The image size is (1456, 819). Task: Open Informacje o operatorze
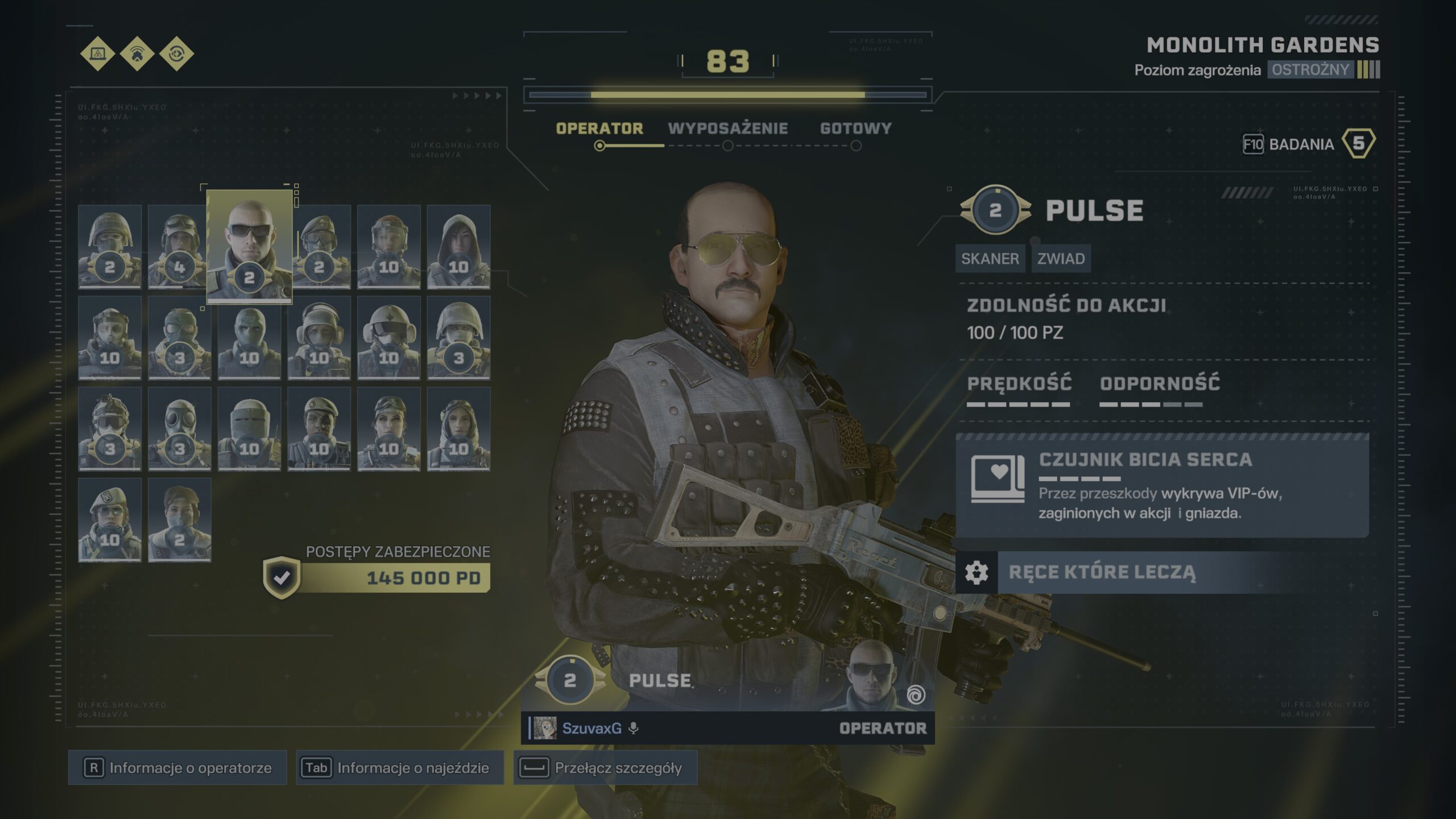(x=177, y=768)
